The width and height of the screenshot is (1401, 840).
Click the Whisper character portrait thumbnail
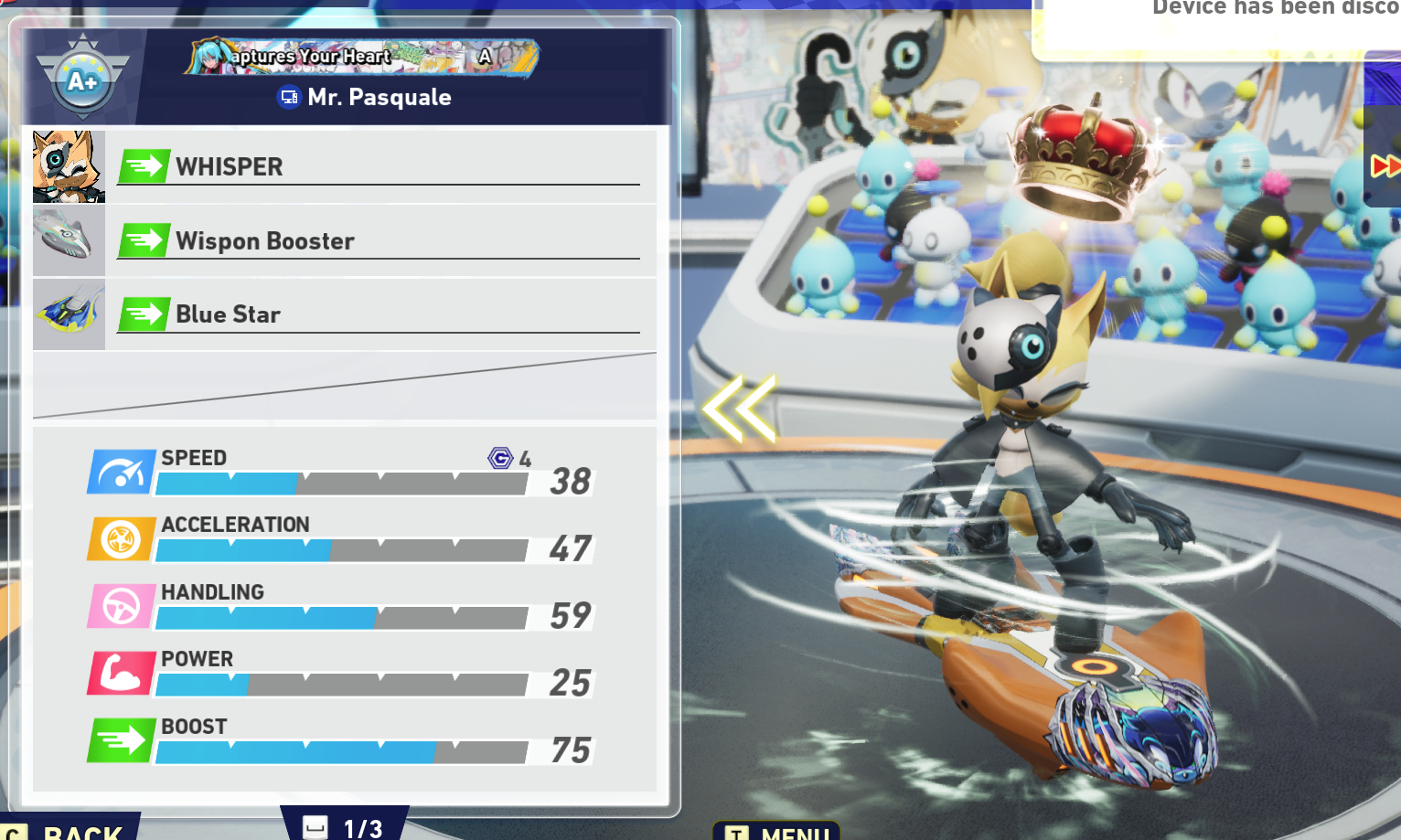coord(69,166)
